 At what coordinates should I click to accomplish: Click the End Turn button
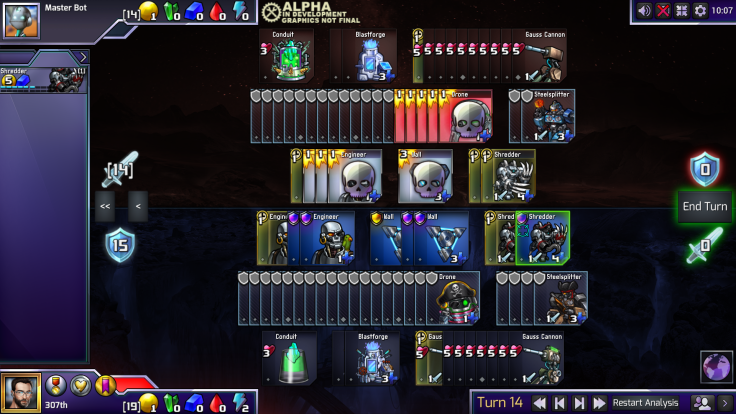(704, 207)
